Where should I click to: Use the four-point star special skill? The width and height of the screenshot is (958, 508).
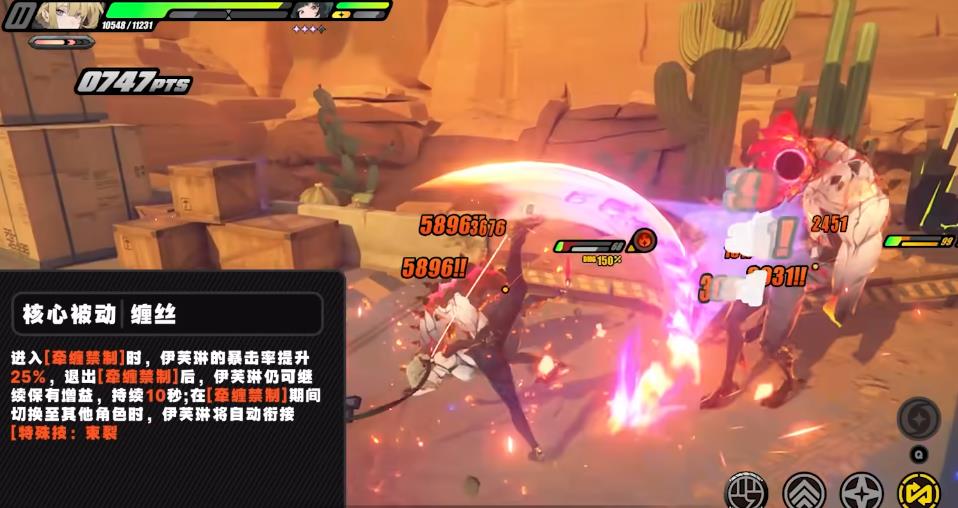point(861,491)
